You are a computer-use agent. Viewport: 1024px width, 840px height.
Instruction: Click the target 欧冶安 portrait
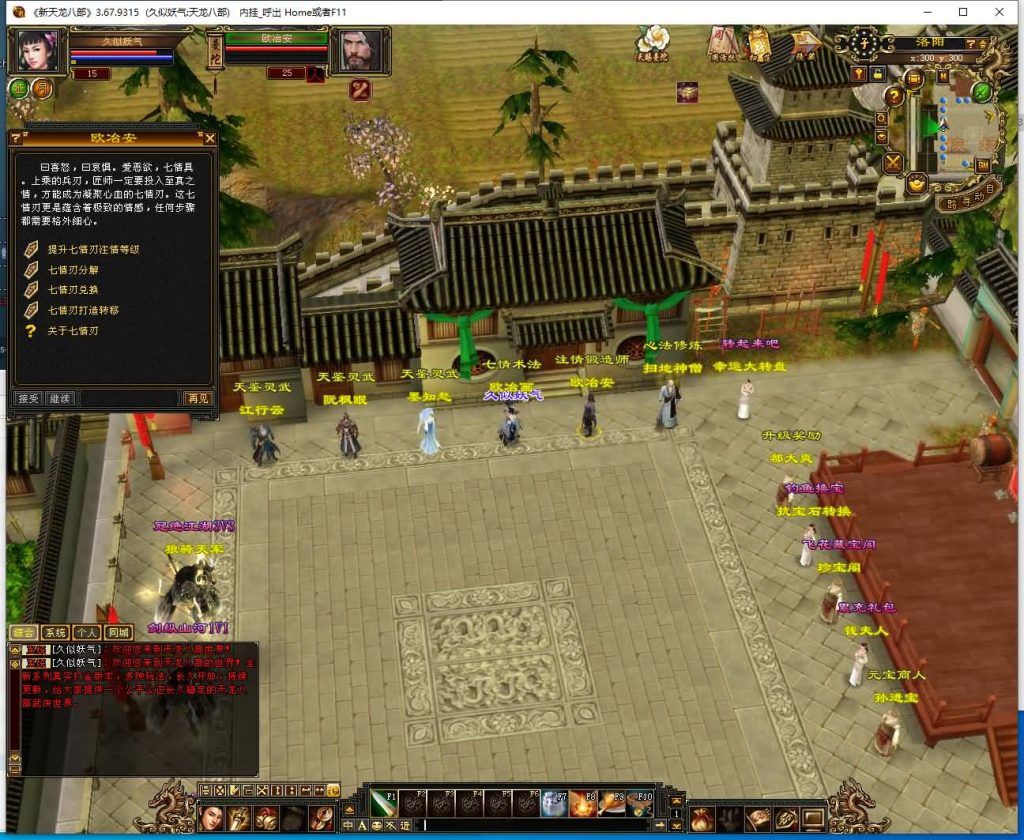[x=358, y=51]
